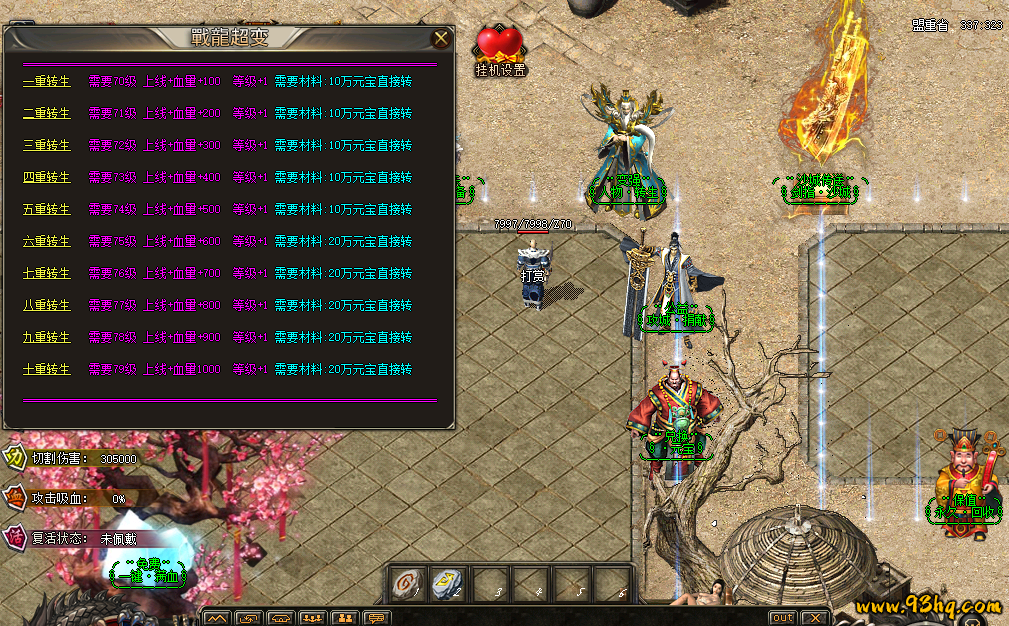Click the 四重转生 rebirth link

point(46,177)
